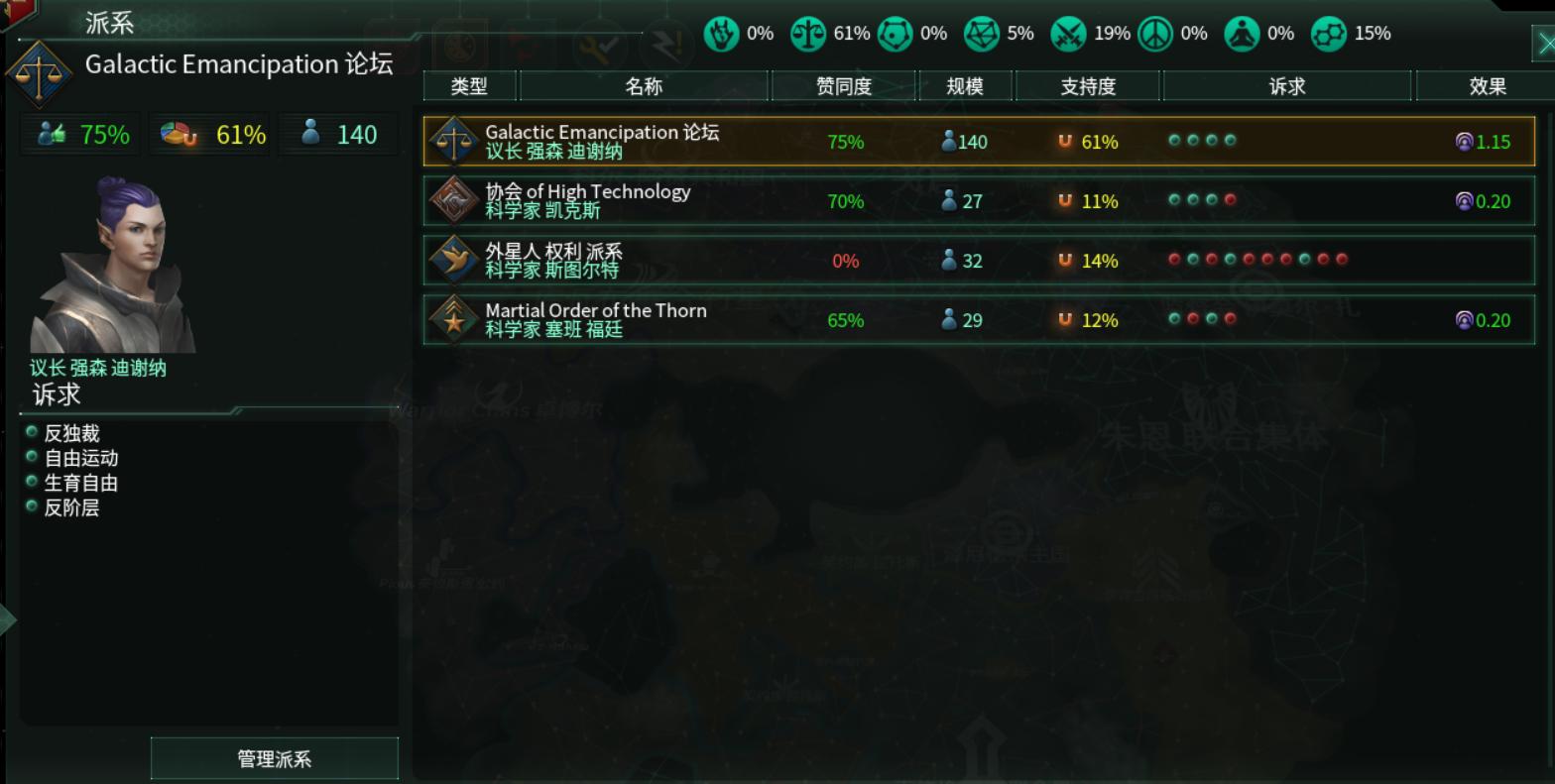Sort factions by 支持度 support
The height and width of the screenshot is (784, 1555).
(1087, 86)
